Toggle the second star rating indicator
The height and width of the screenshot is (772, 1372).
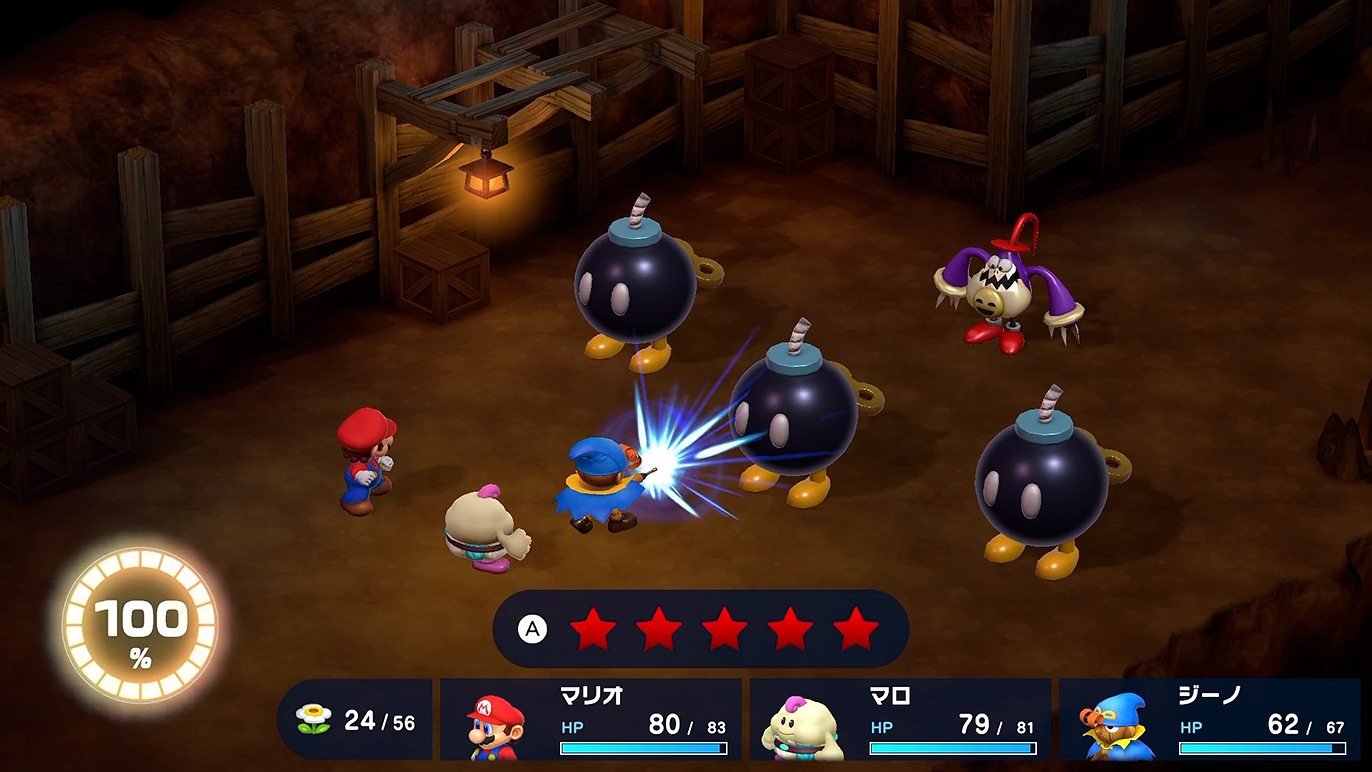click(x=658, y=630)
